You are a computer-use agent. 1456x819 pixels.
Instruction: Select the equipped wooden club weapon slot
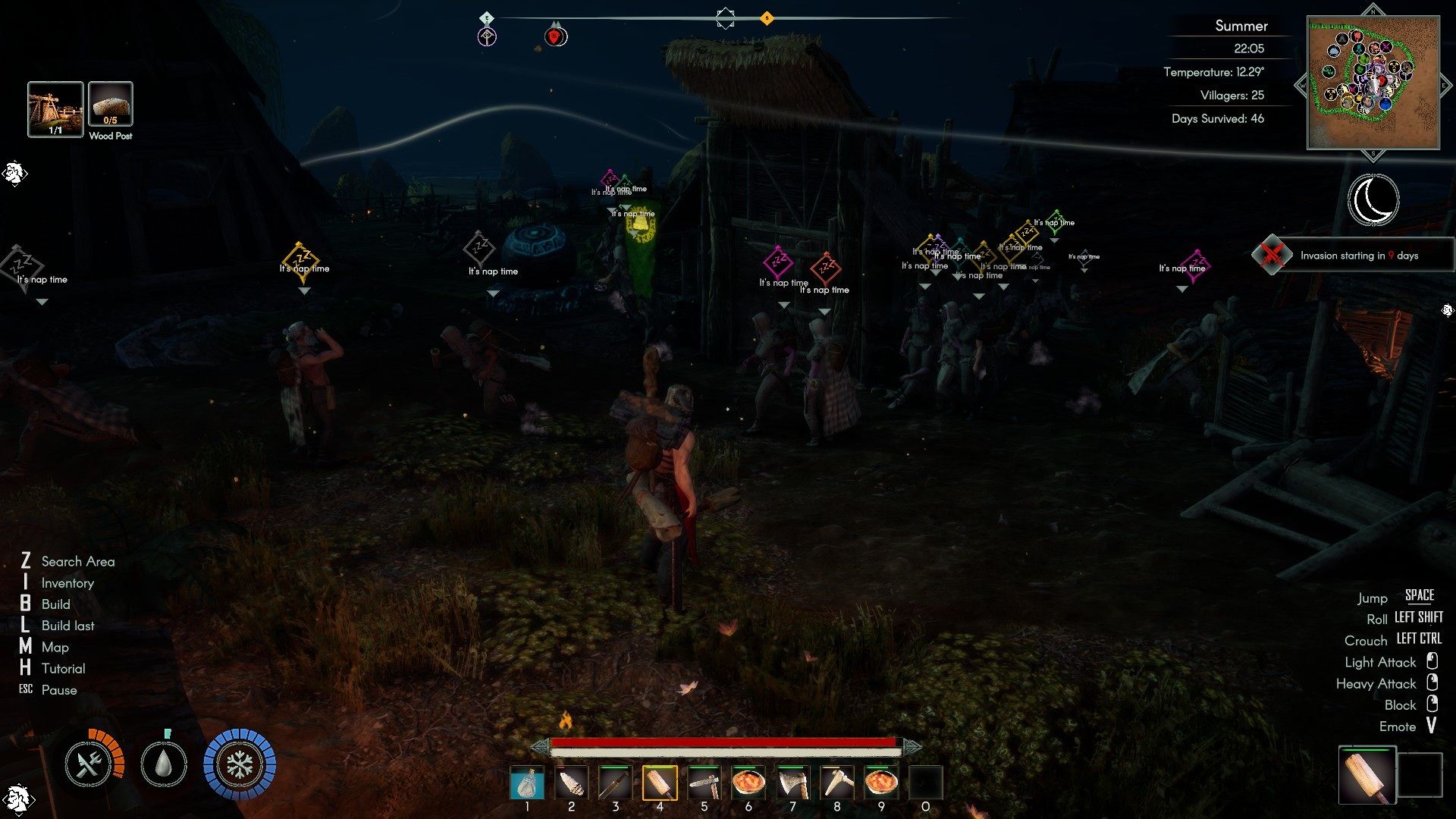[1367, 775]
